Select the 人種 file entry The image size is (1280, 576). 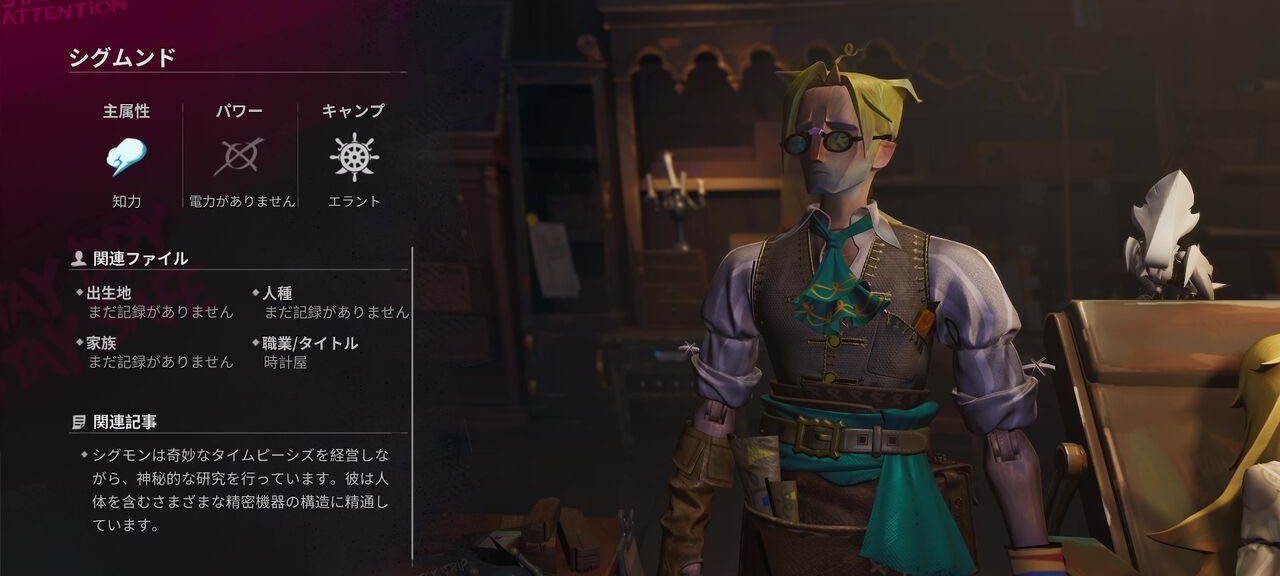click(x=330, y=302)
